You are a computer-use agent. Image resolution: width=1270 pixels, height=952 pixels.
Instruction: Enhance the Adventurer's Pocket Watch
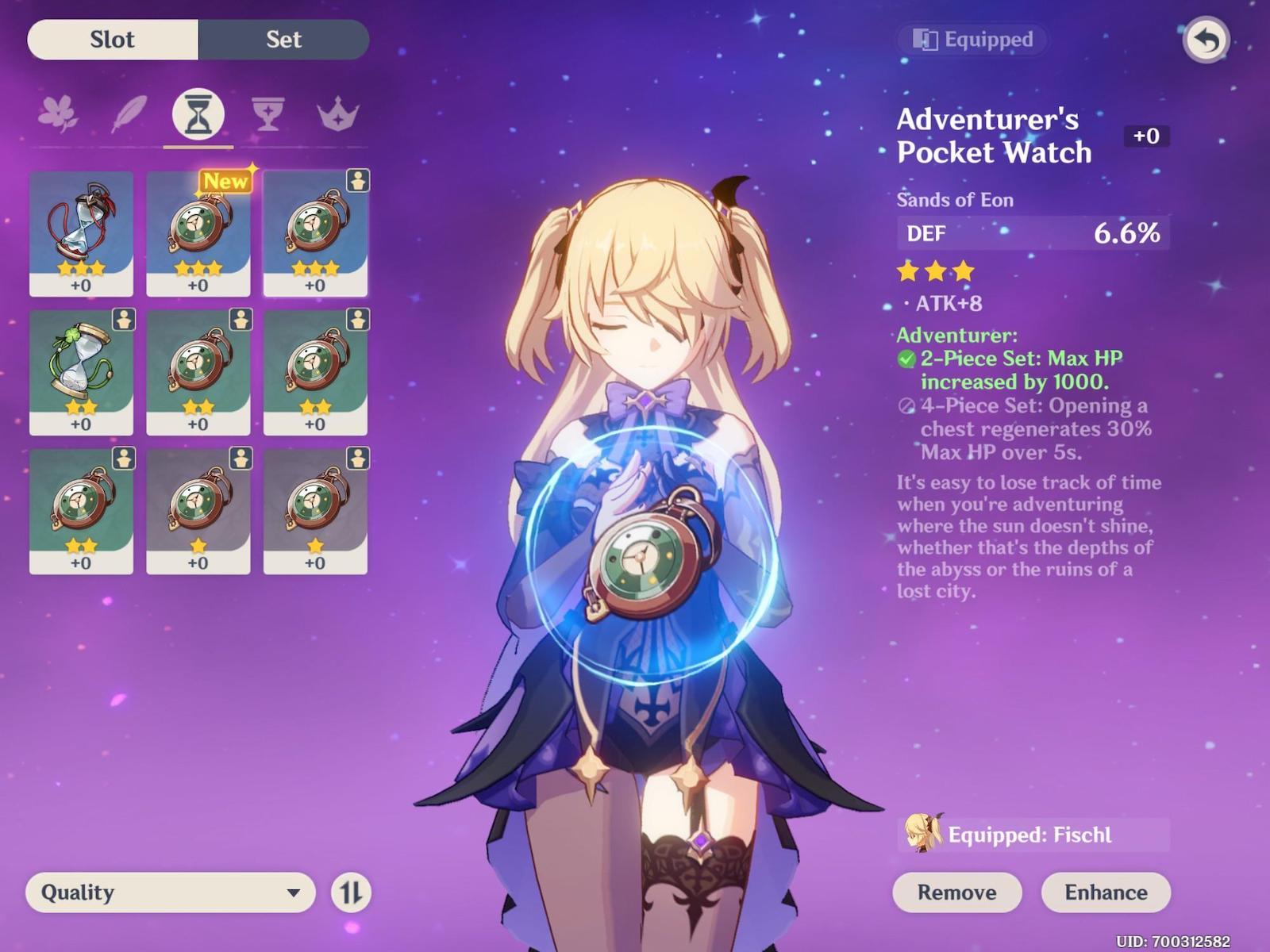(x=1106, y=892)
